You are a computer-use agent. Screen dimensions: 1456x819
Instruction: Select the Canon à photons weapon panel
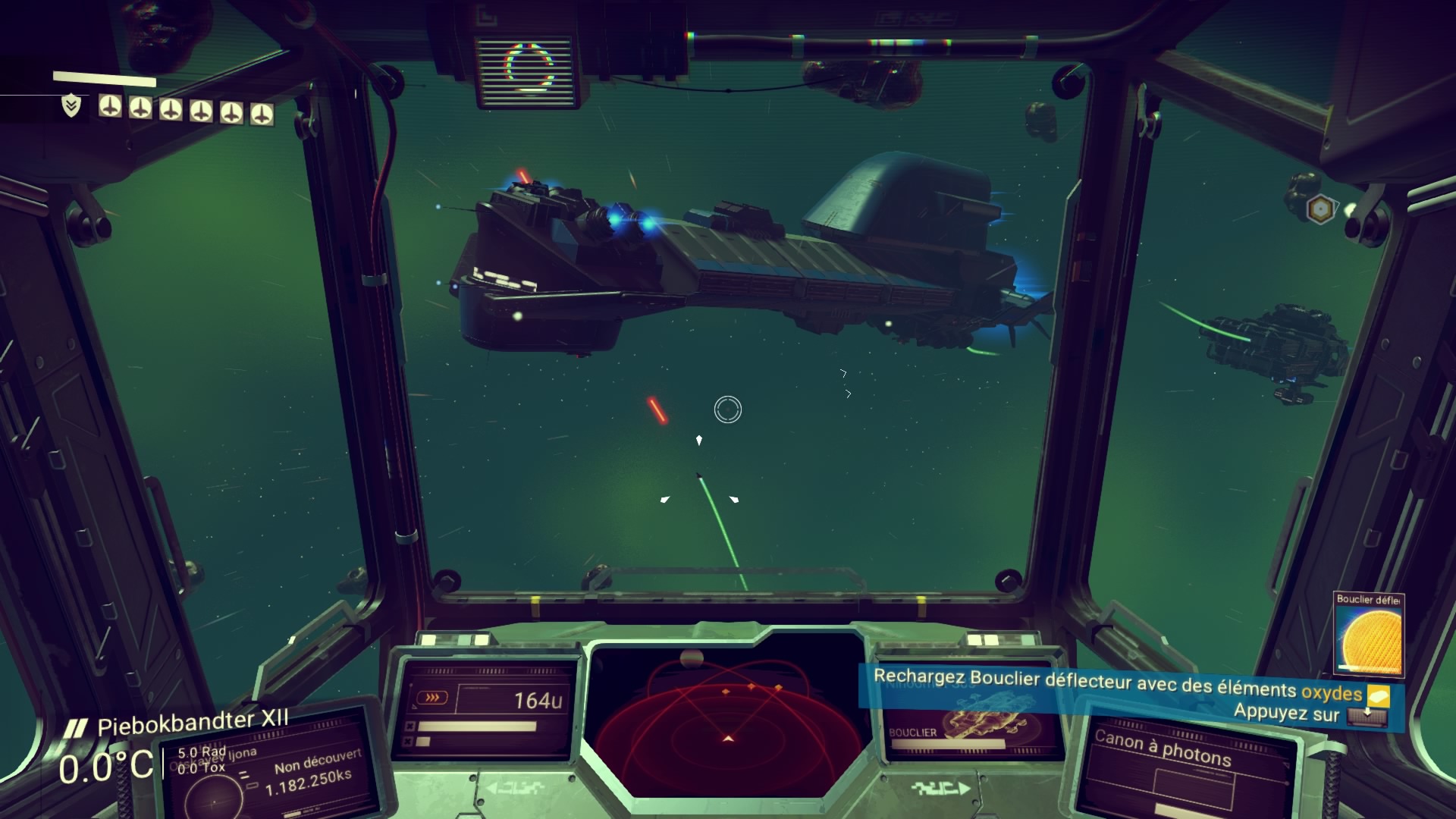pyautogui.click(x=1182, y=767)
